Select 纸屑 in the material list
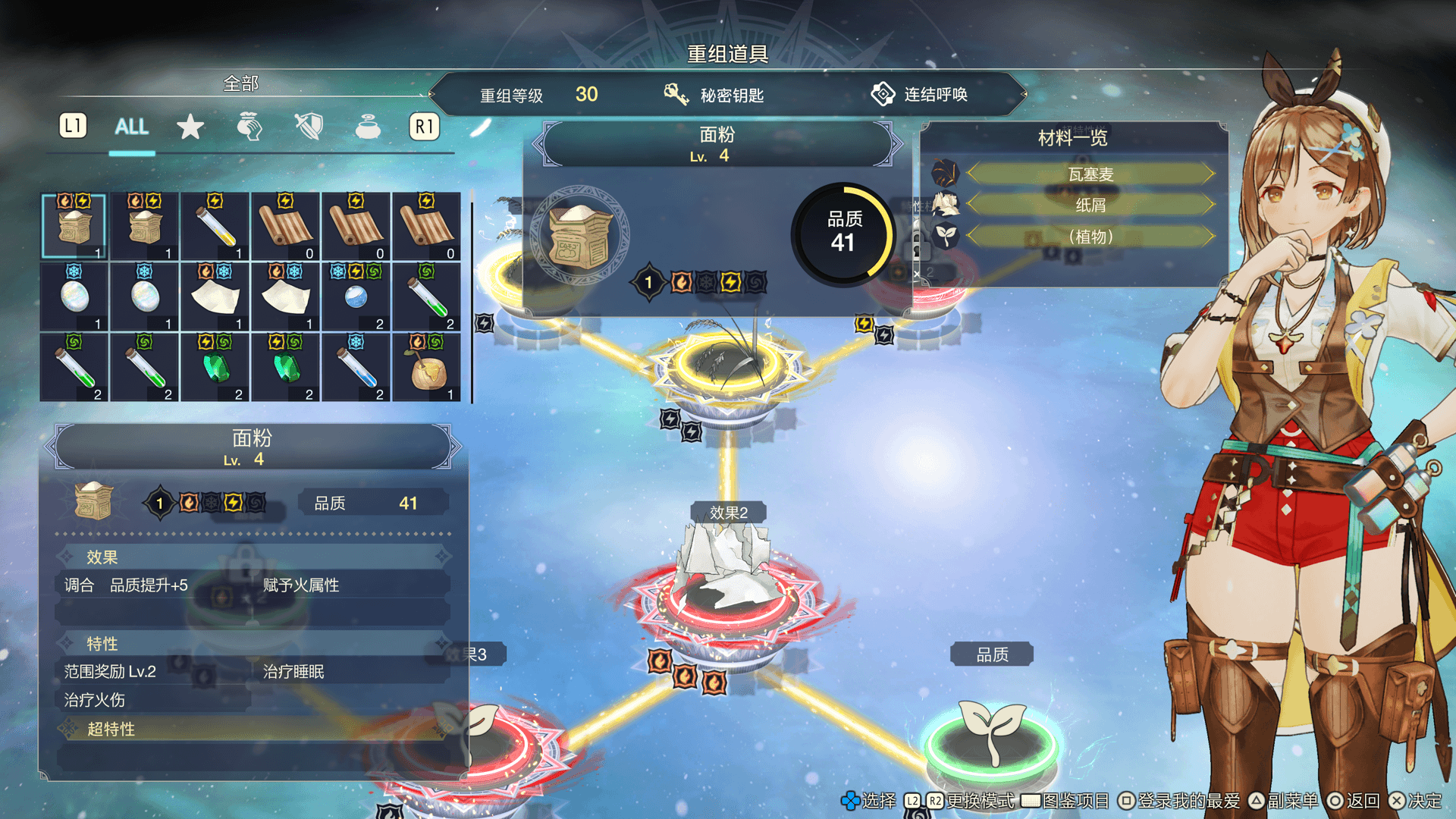The width and height of the screenshot is (1456, 819). point(1090,206)
